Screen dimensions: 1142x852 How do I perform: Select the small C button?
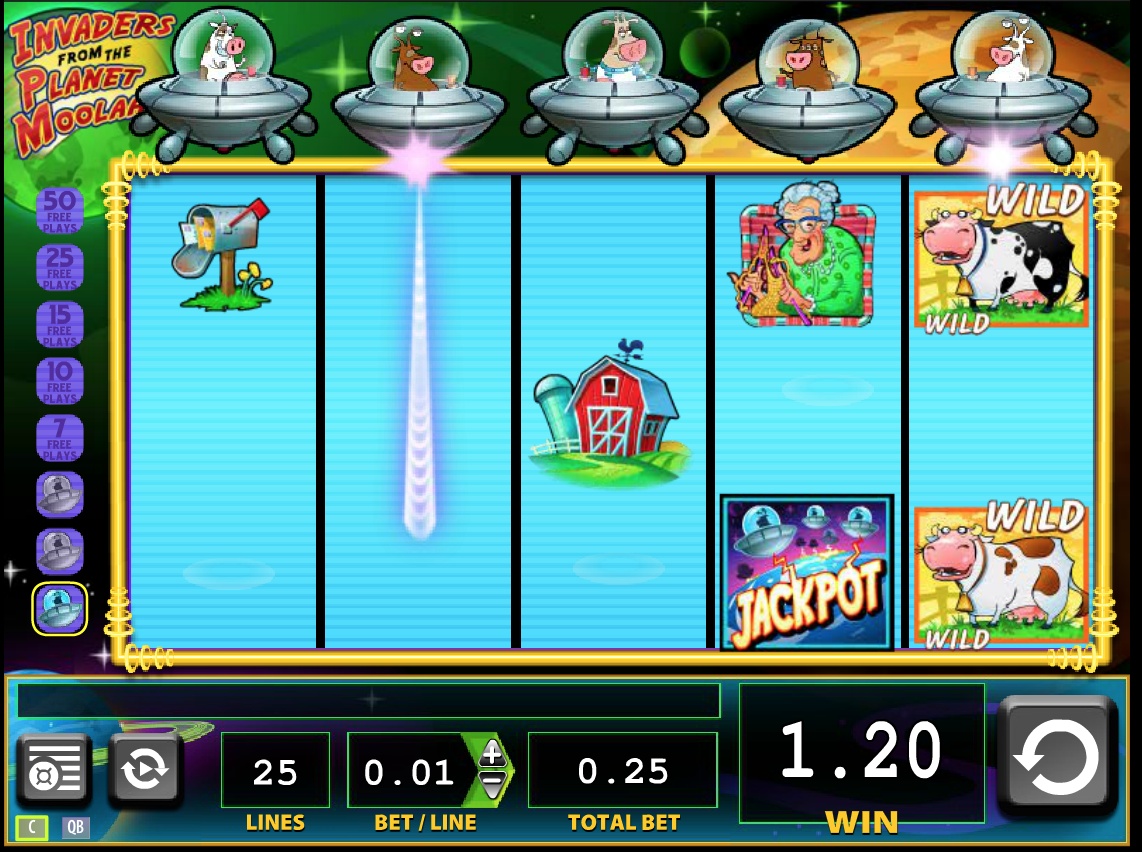coord(33,827)
